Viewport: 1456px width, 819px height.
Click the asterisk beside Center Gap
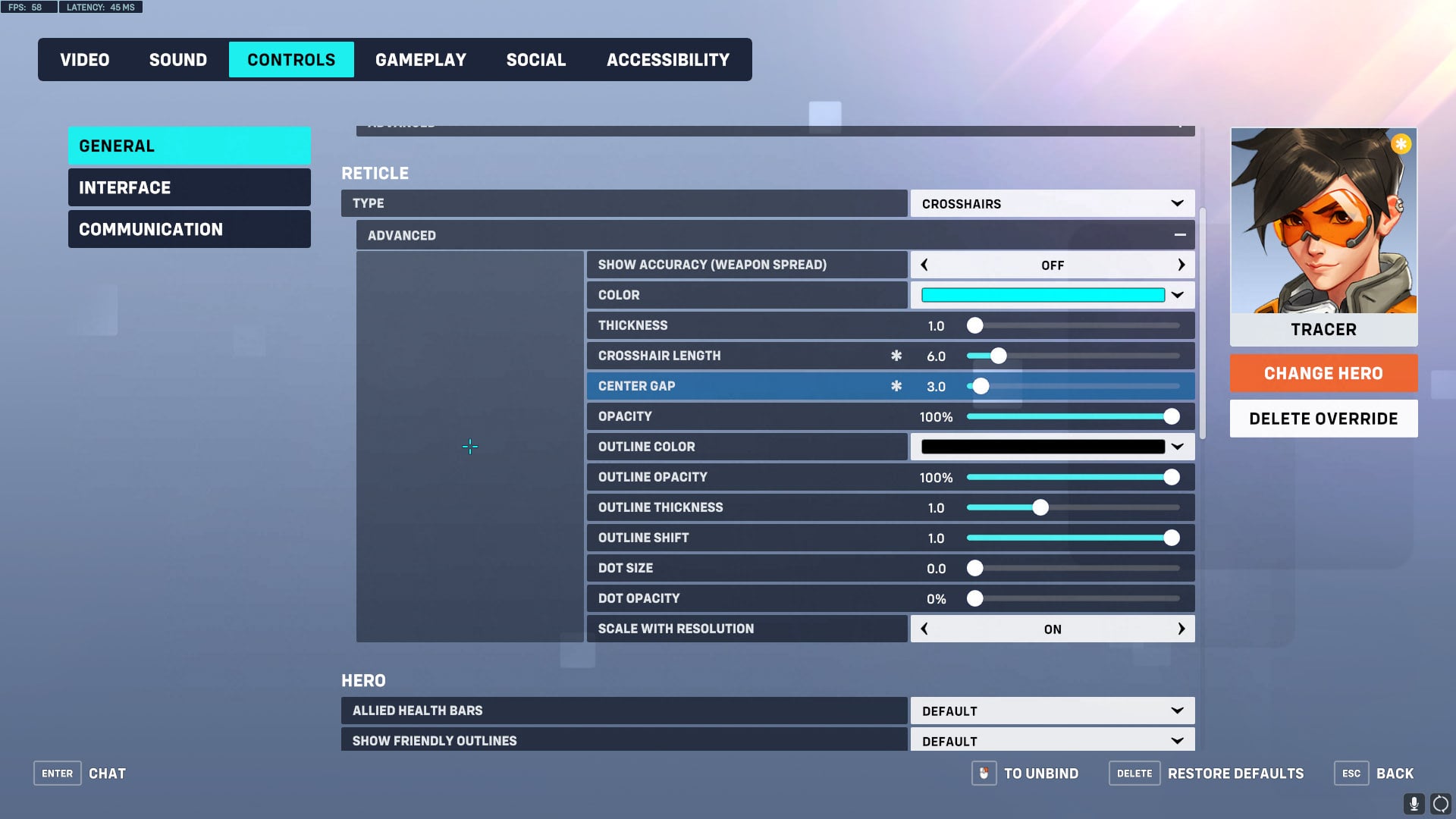tap(896, 386)
